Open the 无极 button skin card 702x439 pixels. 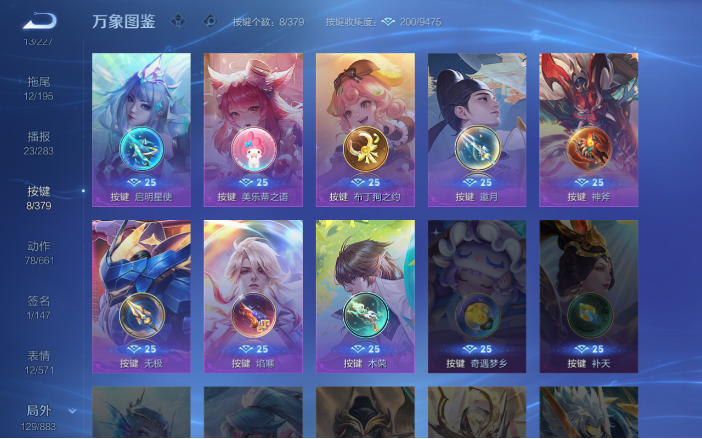(x=141, y=297)
